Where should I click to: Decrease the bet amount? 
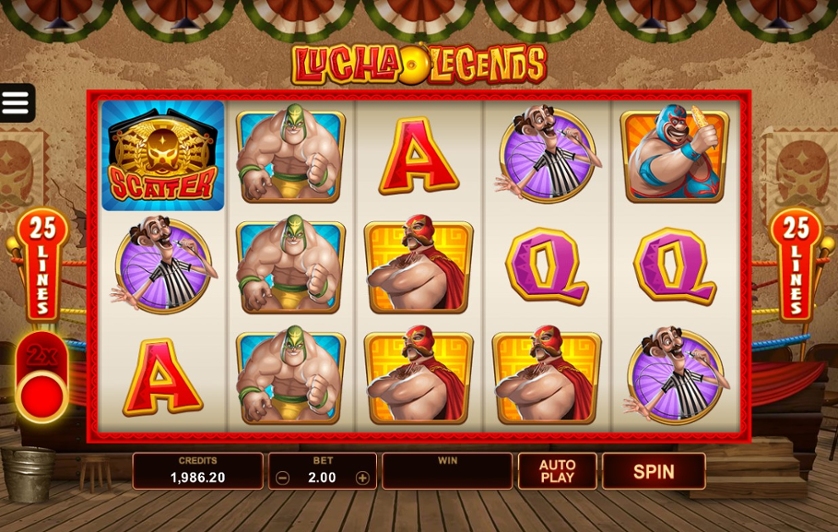(283, 478)
